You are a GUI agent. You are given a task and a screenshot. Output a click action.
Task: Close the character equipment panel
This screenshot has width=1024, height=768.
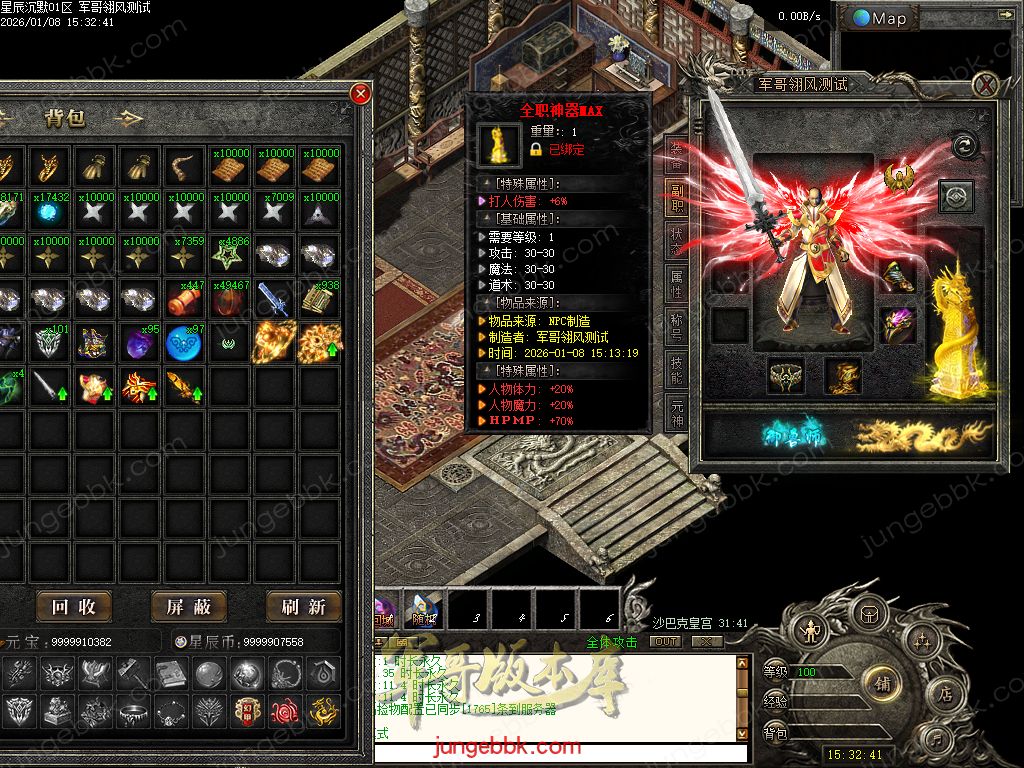pos(987,85)
